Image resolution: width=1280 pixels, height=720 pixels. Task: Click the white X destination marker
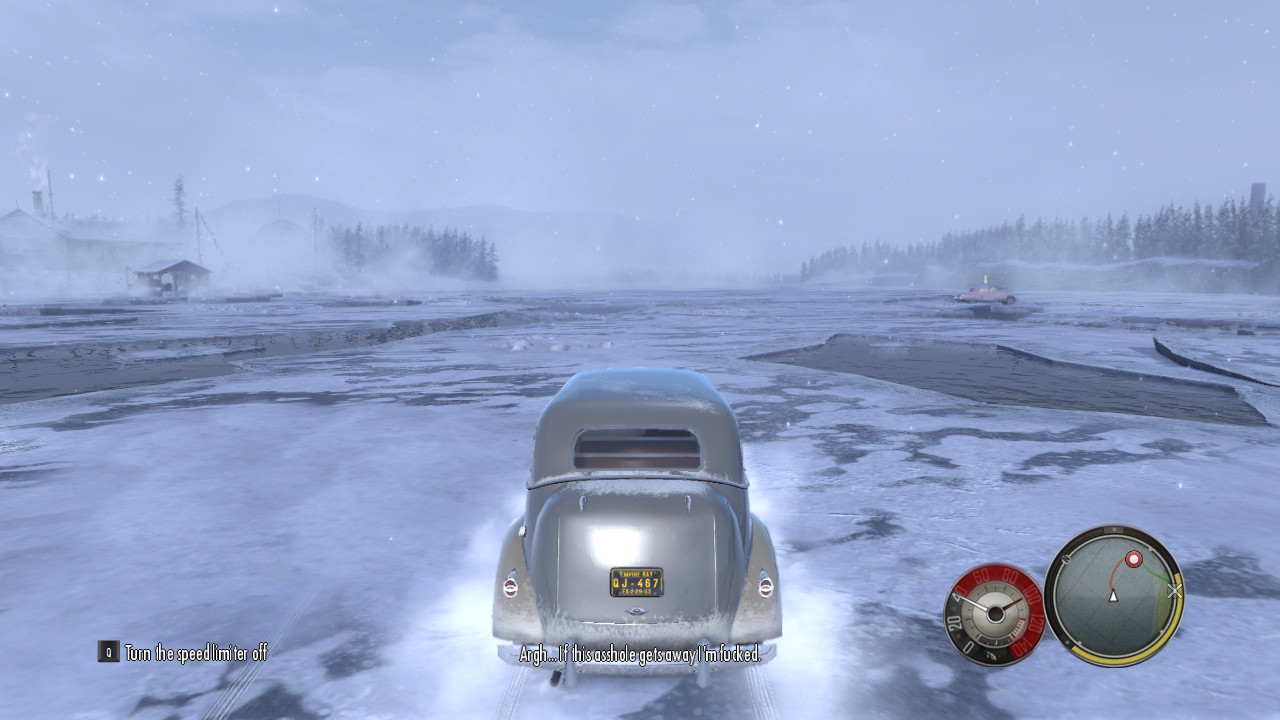coord(1175,591)
